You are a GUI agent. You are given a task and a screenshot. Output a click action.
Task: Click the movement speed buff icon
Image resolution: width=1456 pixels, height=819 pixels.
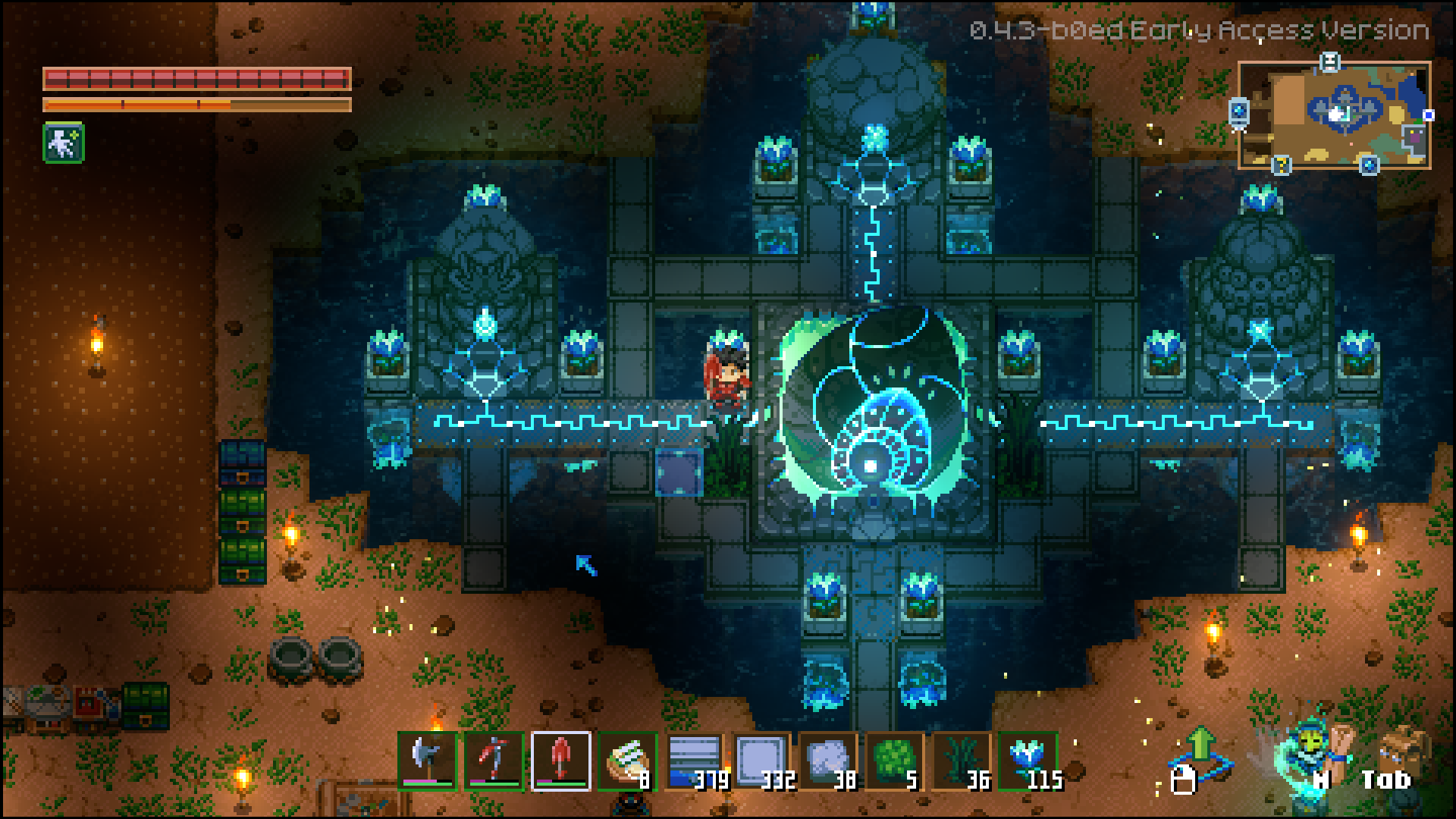coord(64,143)
